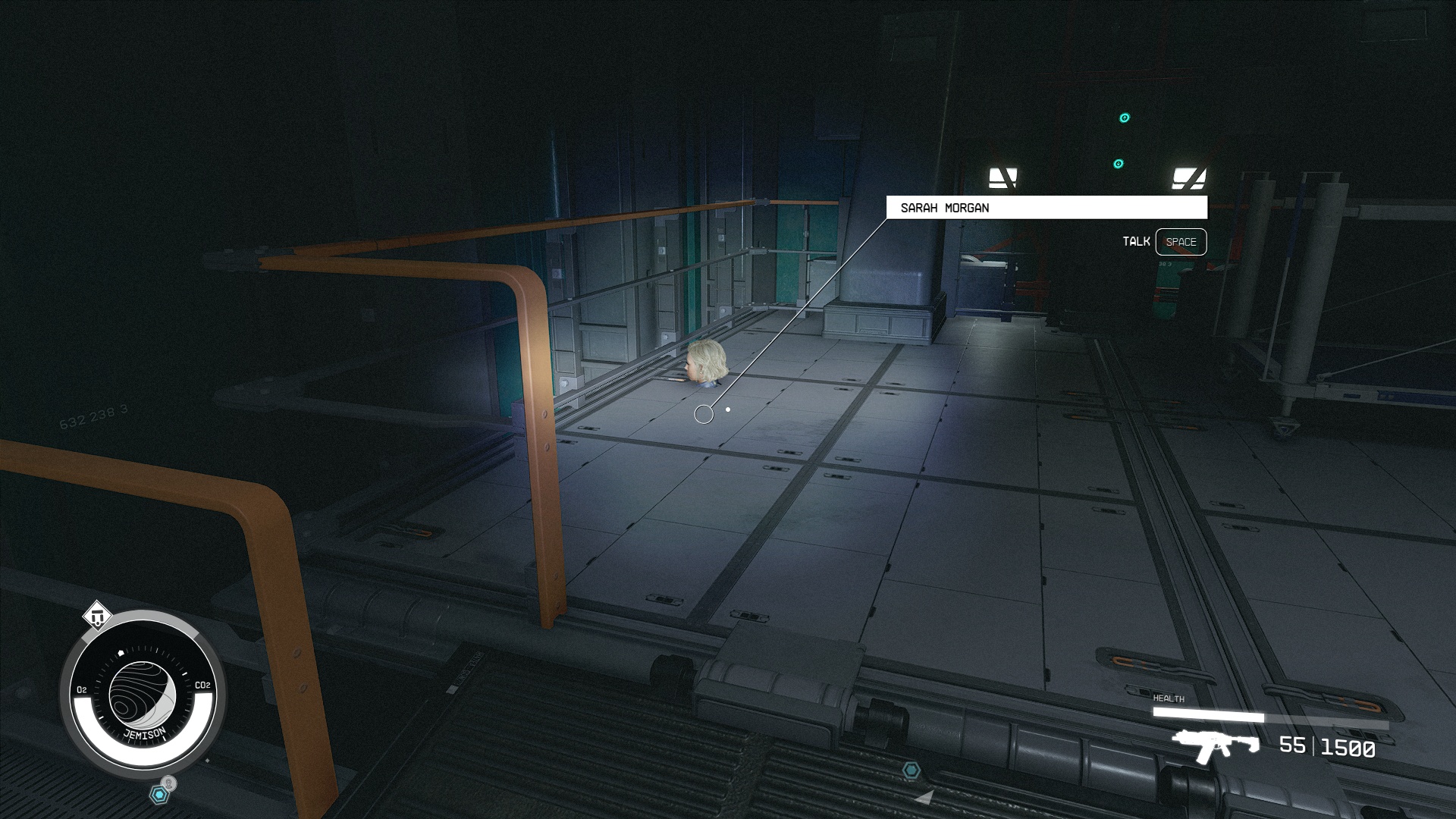The width and height of the screenshot is (1456, 819).
Task: Toggle the white compass heading marker on the dial
Action: [x=121, y=652]
